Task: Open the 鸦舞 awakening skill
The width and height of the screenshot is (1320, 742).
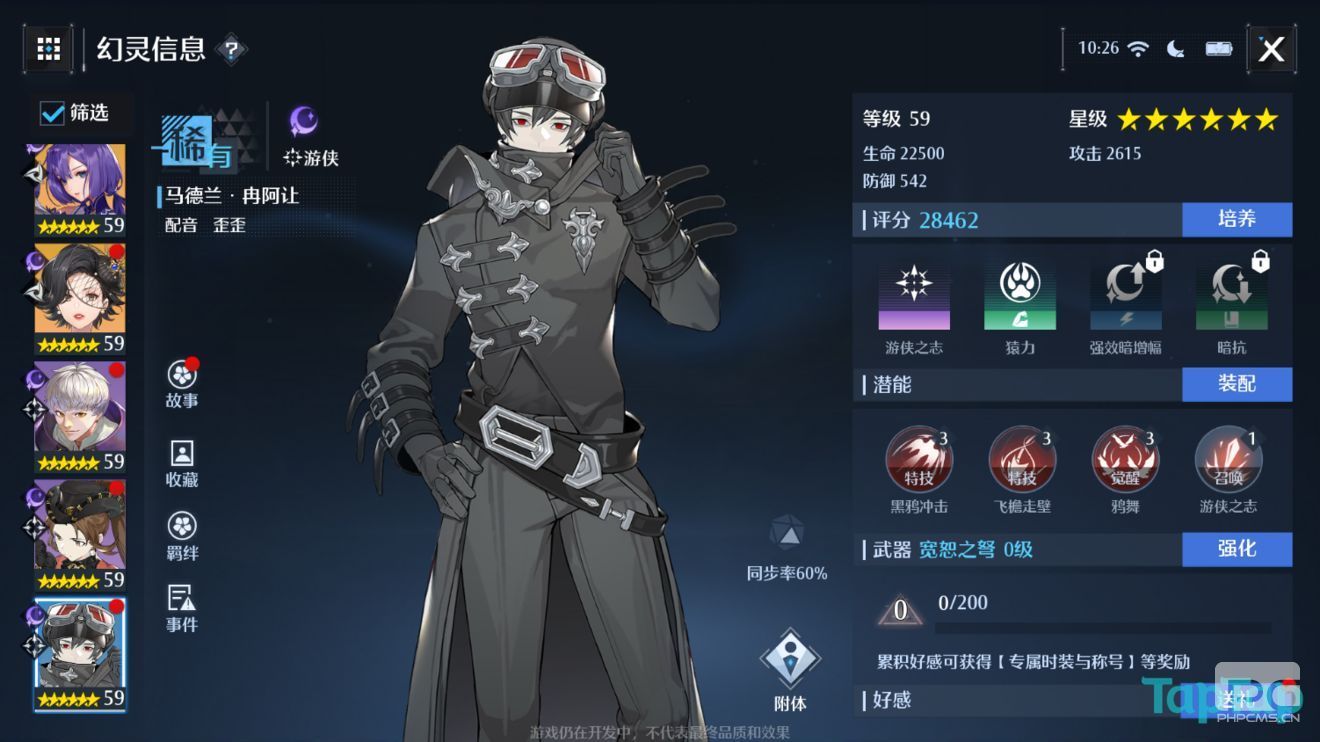Action: [x=1125, y=460]
